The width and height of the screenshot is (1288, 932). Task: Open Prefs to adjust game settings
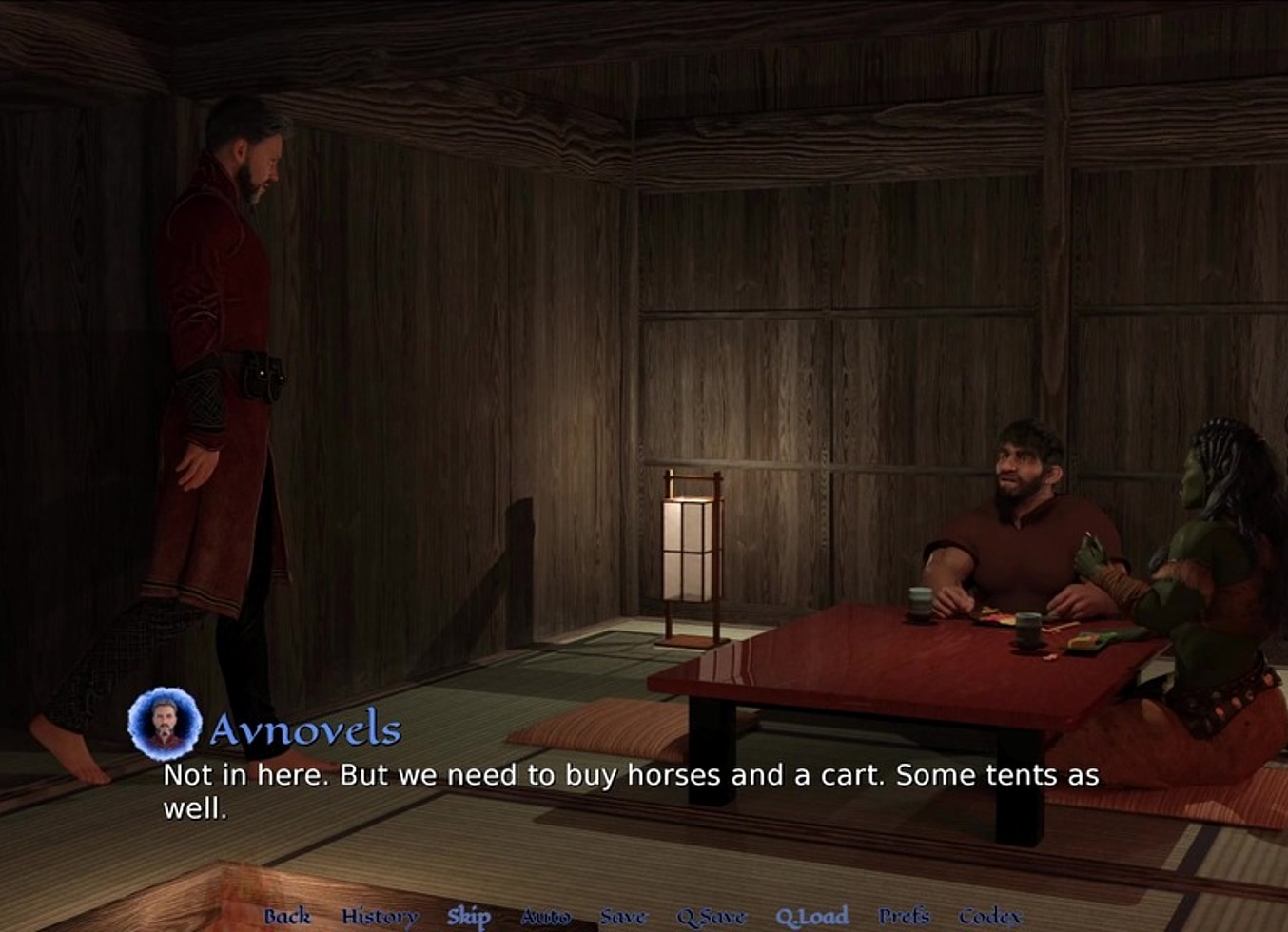(x=905, y=916)
